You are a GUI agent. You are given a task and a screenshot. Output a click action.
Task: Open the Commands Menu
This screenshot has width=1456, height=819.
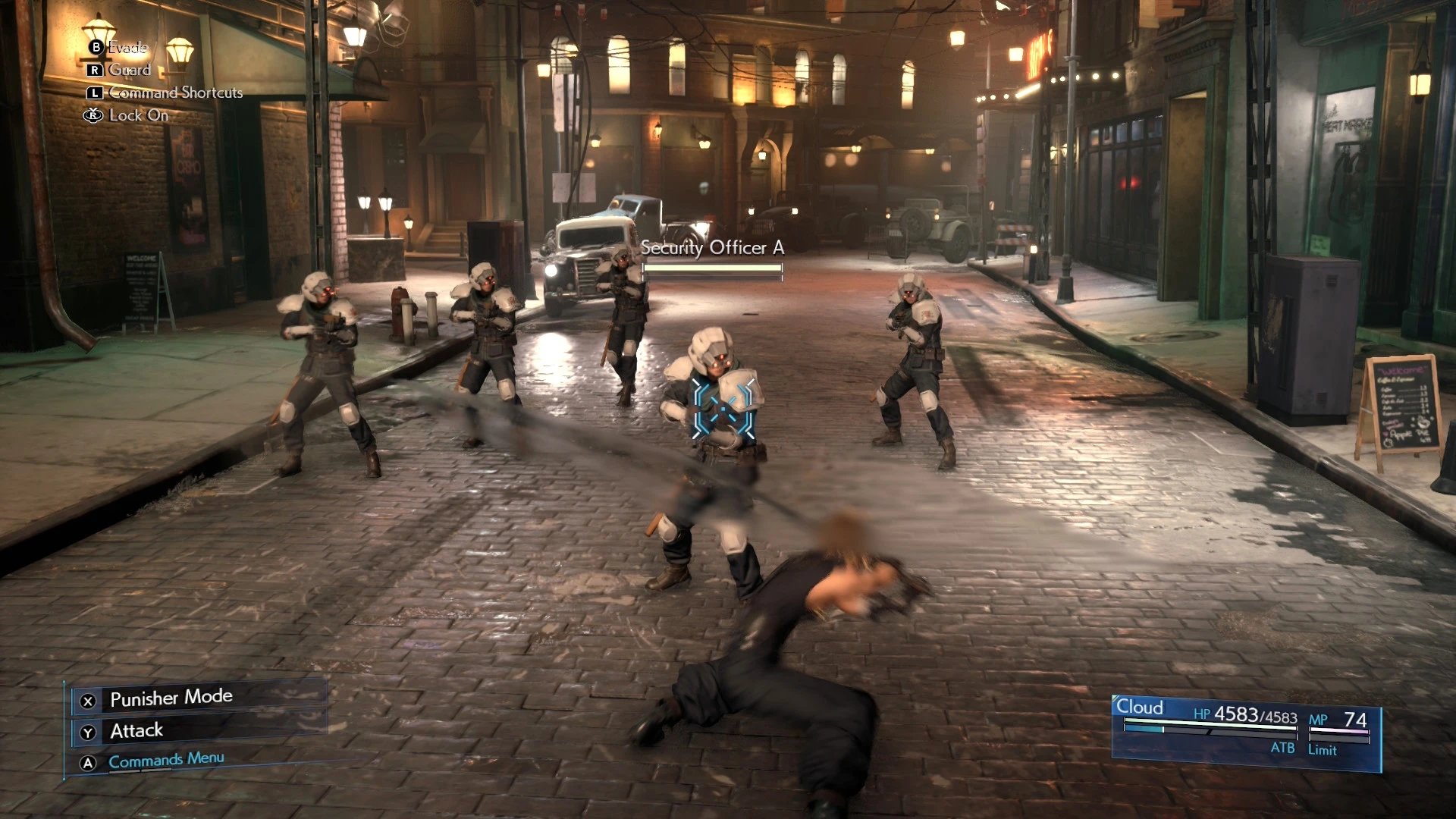point(166,761)
